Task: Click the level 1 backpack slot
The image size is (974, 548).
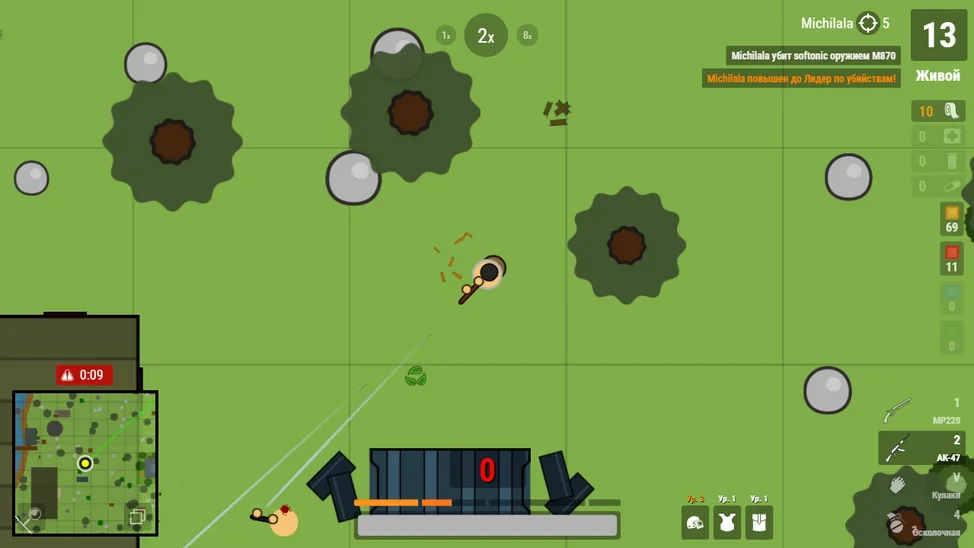Action: [759, 520]
